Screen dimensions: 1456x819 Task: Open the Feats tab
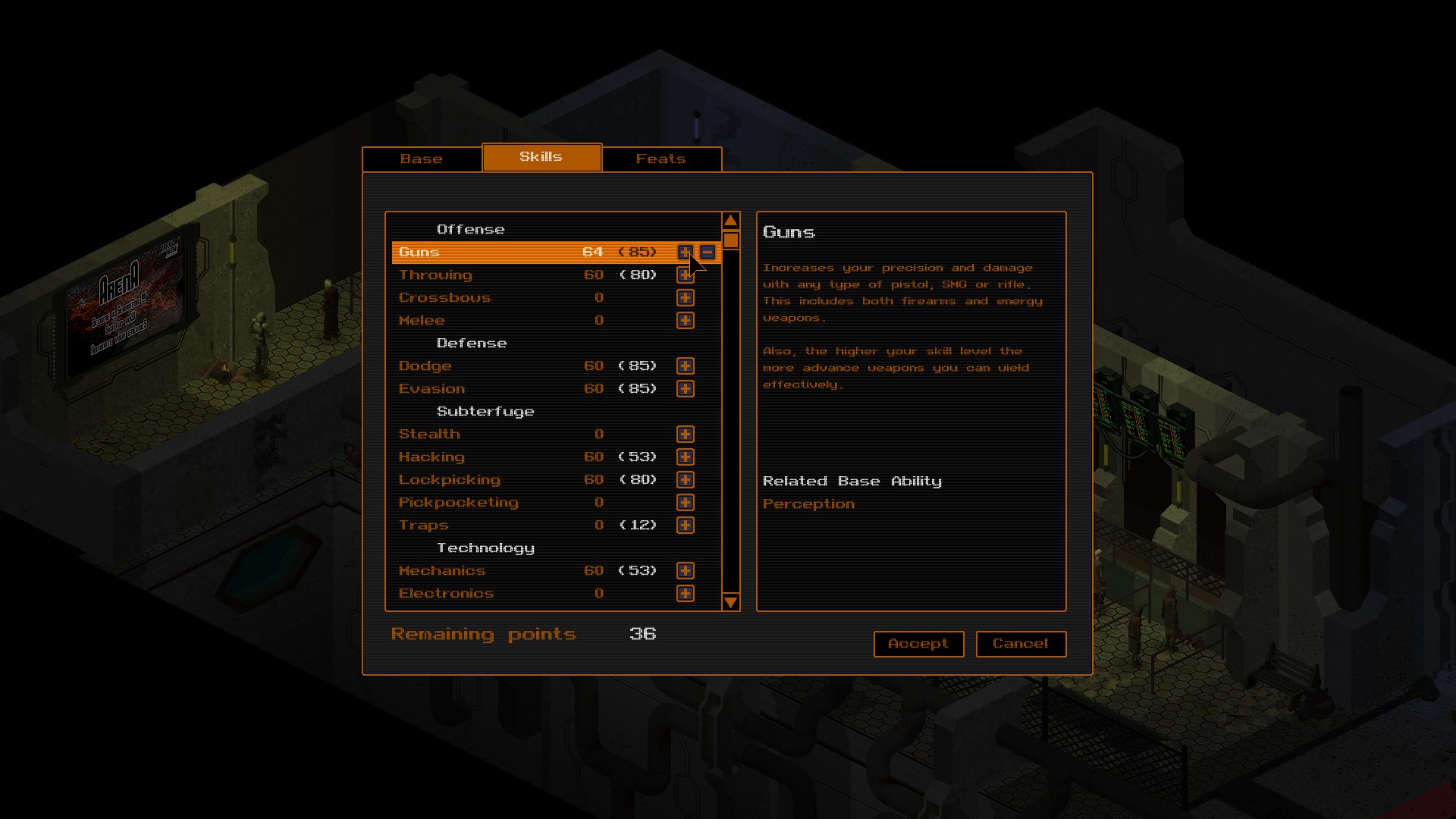(x=661, y=158)
